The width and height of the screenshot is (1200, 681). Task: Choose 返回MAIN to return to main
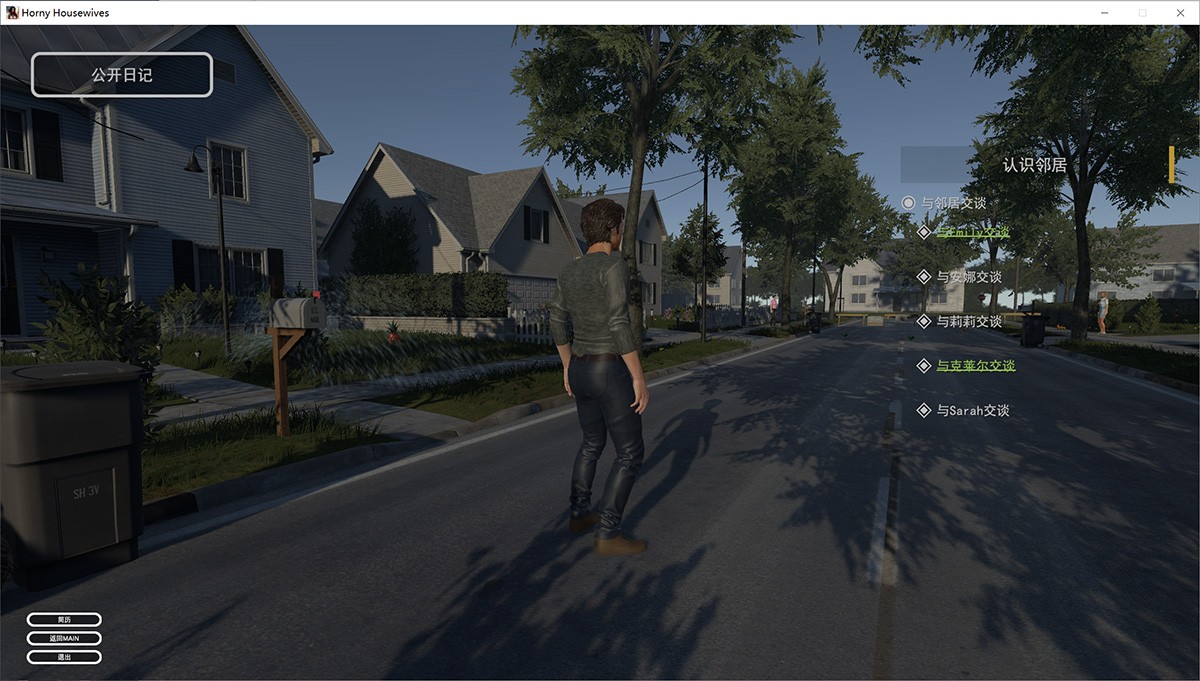click(x=64, y=638)
